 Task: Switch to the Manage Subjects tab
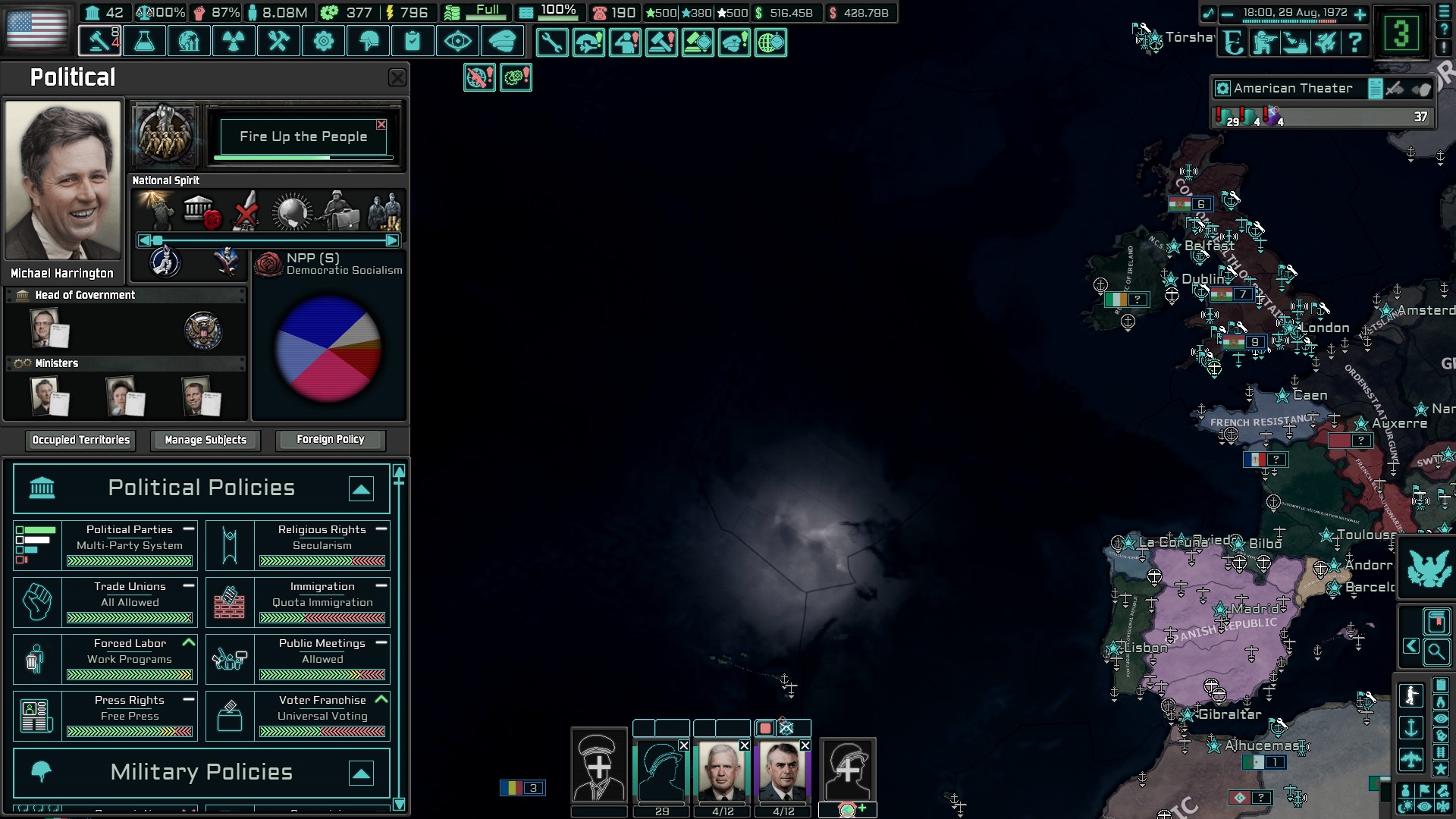(x=205, y=440)
